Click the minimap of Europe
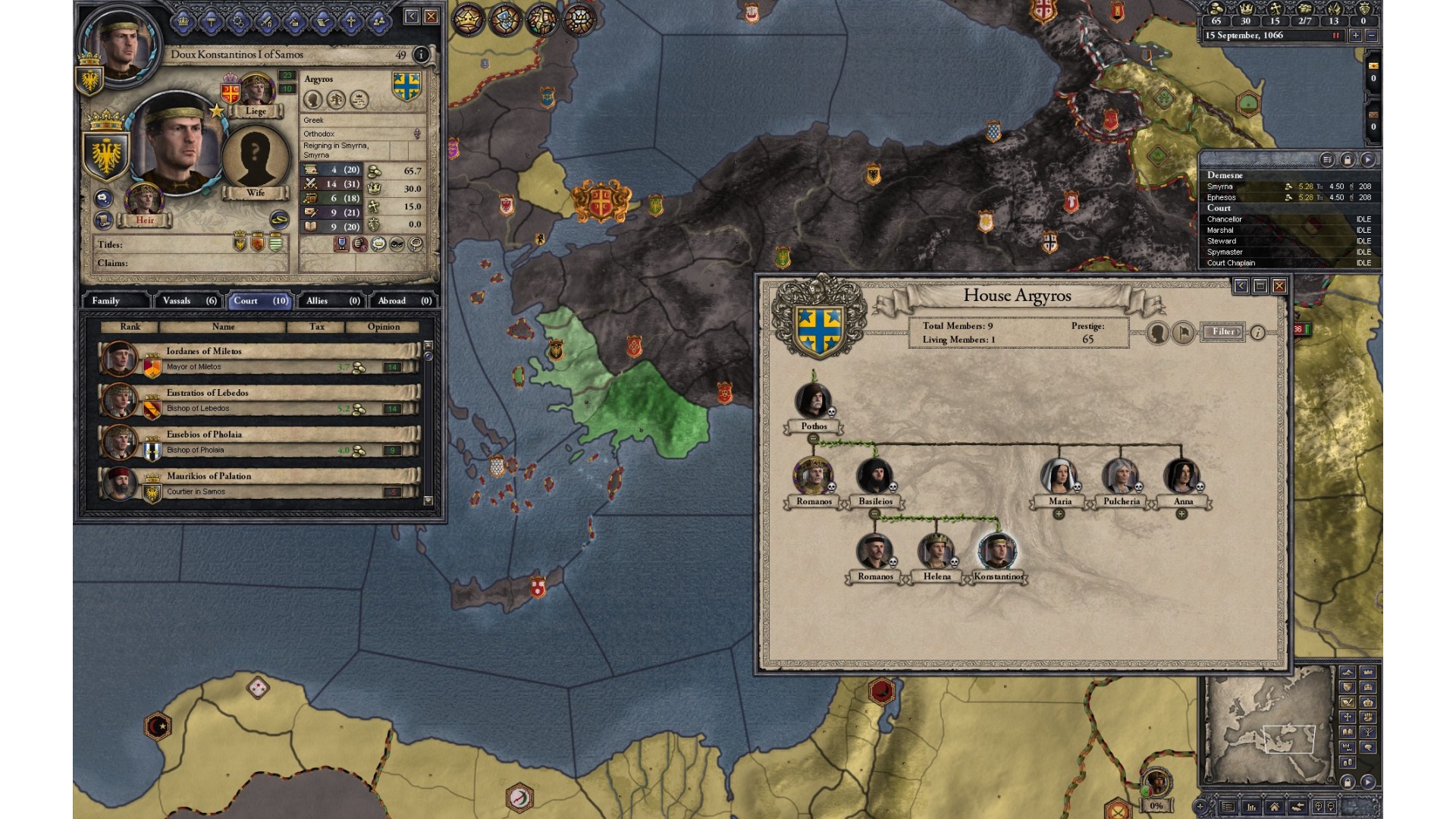The height and width of the screenshot is (819, 1456). point(1268,728)
